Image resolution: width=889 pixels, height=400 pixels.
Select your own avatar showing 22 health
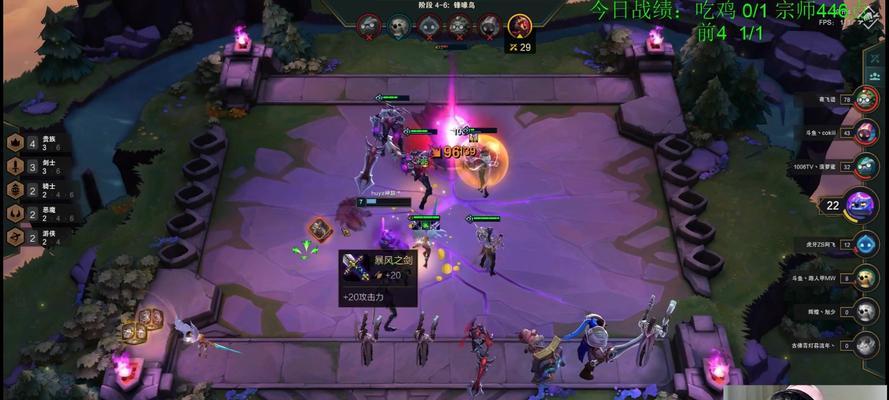[x=859, y=204]
